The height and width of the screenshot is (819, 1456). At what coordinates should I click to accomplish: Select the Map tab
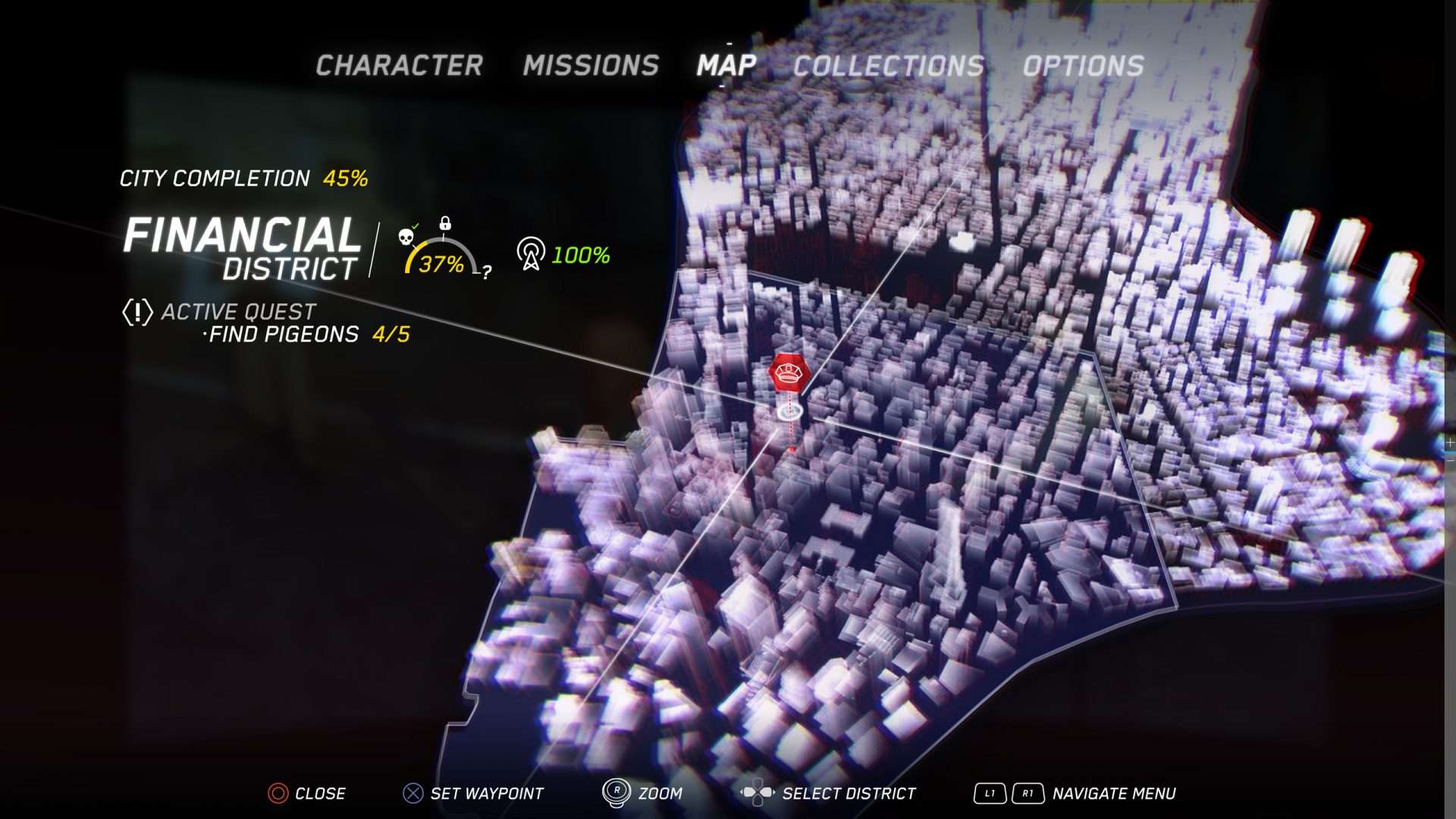tap(726, 66)
